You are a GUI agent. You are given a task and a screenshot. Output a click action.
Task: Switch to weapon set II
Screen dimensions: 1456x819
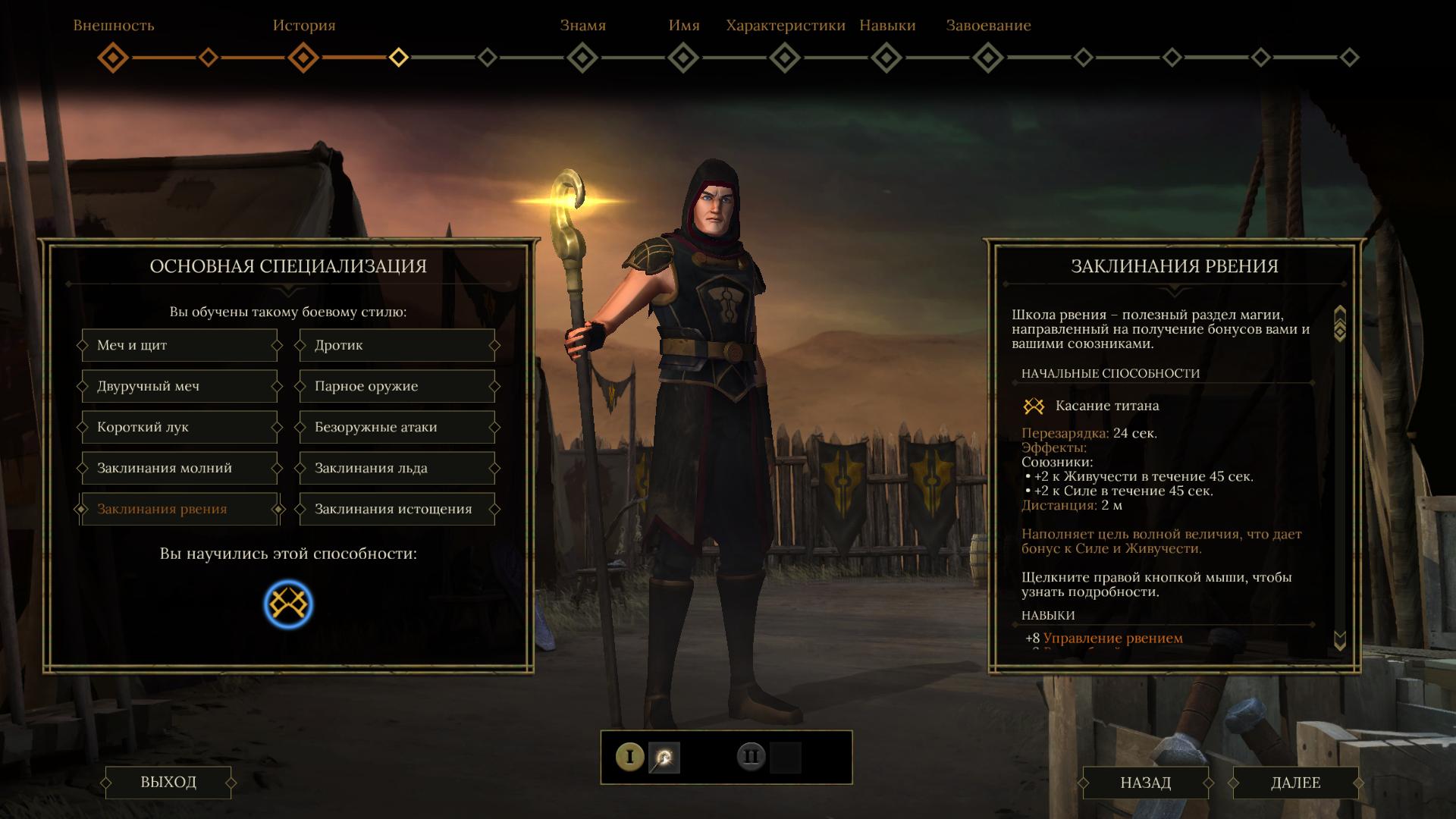coord(752,757)
